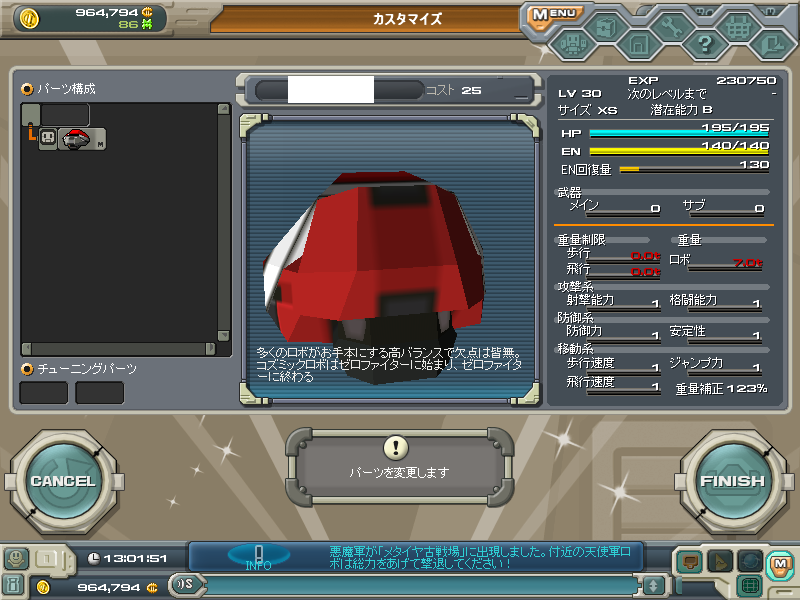This screenshot has height=600, width=800.
Task: Select the red head part in the parts tree
Action: coord(75,140)
